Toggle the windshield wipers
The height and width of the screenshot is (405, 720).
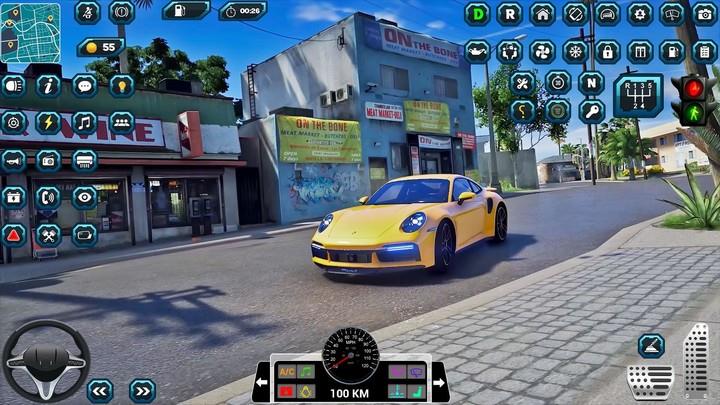[672, 15]
